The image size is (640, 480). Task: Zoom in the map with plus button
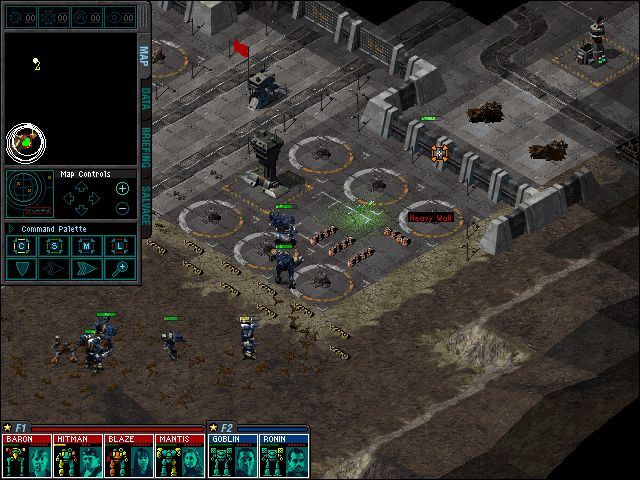(x=122, y=188)
